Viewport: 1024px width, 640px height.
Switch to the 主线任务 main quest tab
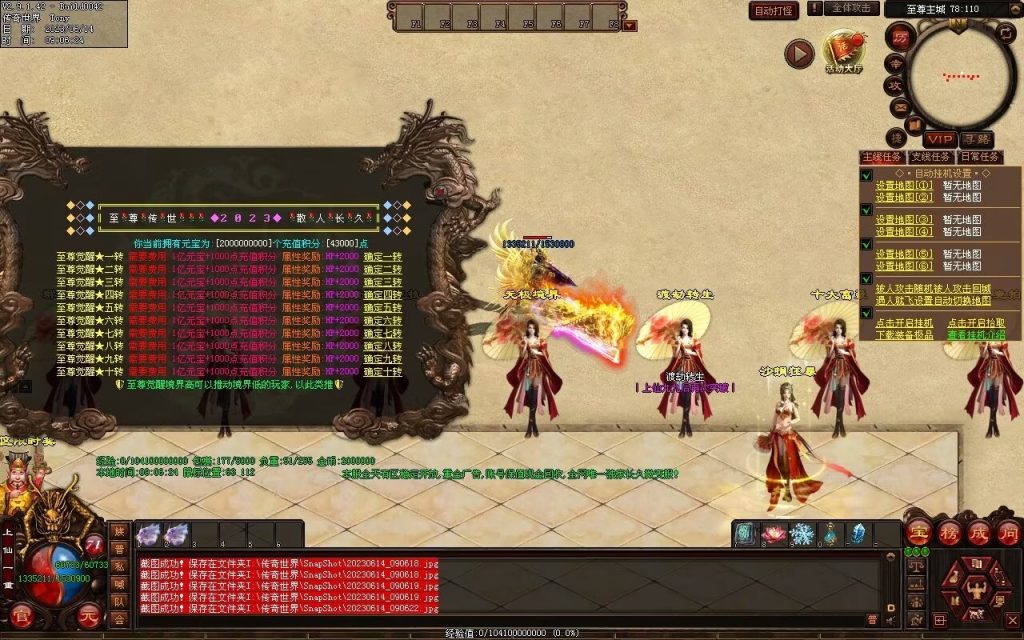point(882,157)
